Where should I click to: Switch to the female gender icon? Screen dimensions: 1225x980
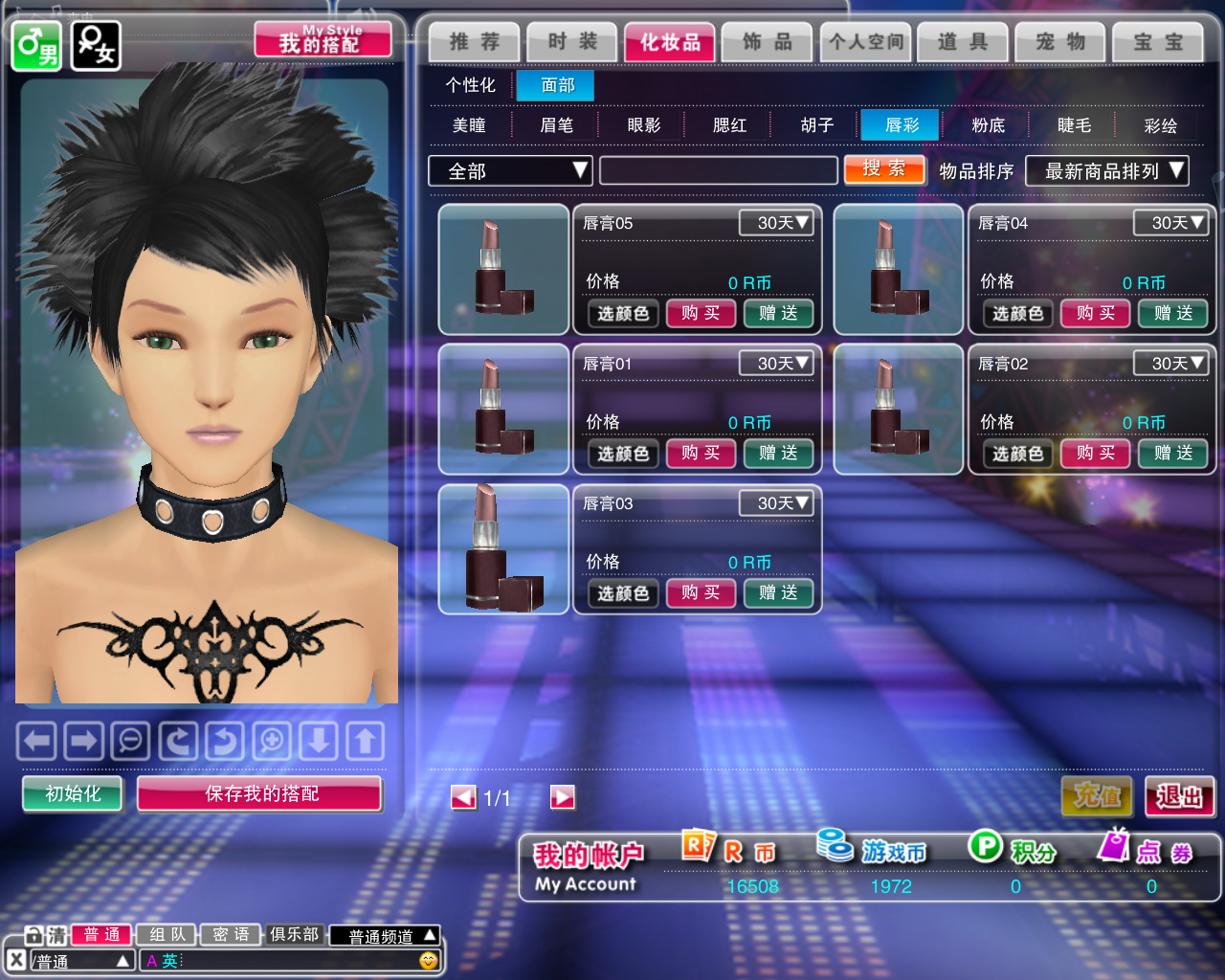tap(96, 45)
